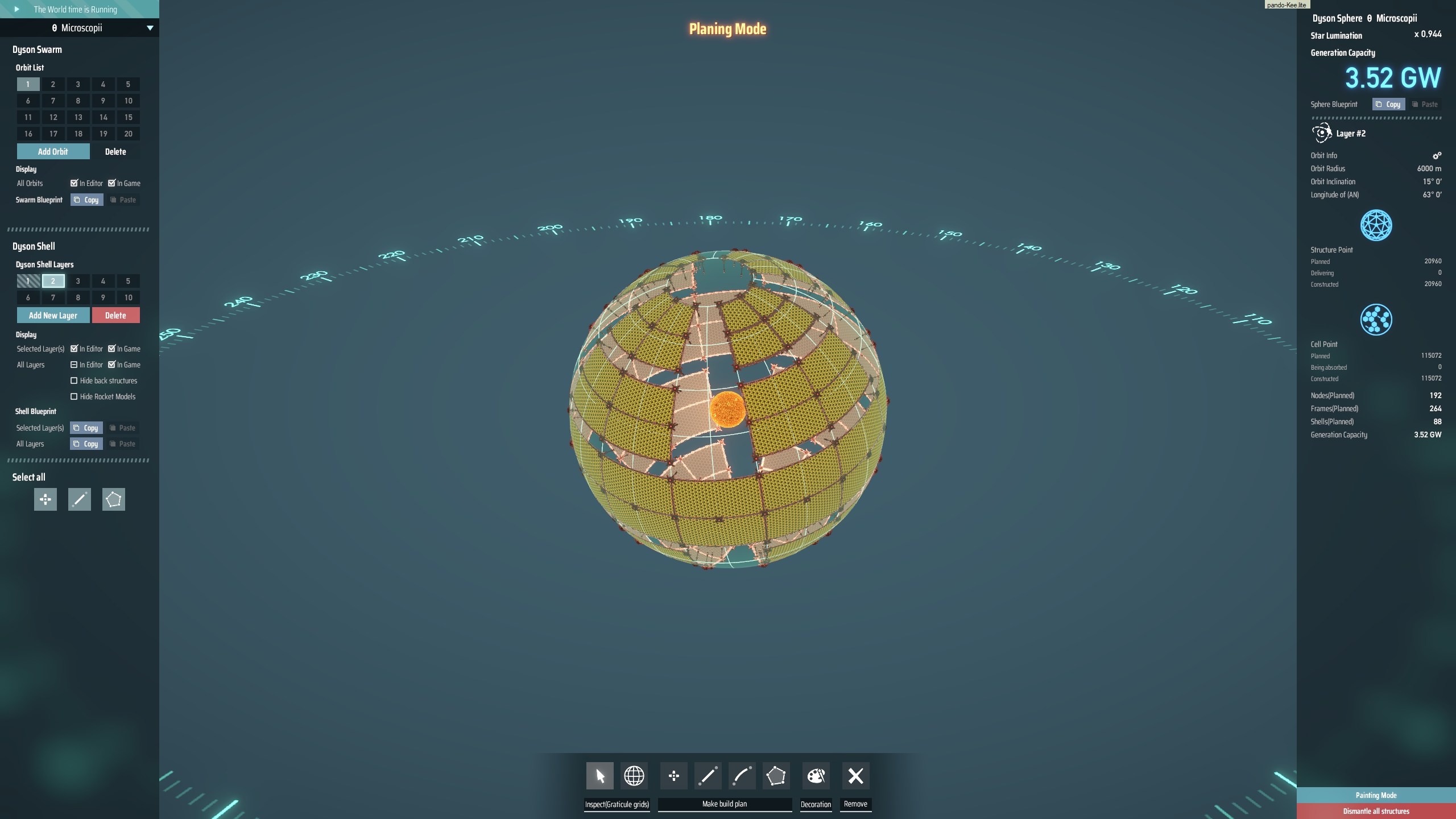Viewport: 1456px width, 819px height.
Task: Open the globe grid selection tool
Action: point(634,776)
